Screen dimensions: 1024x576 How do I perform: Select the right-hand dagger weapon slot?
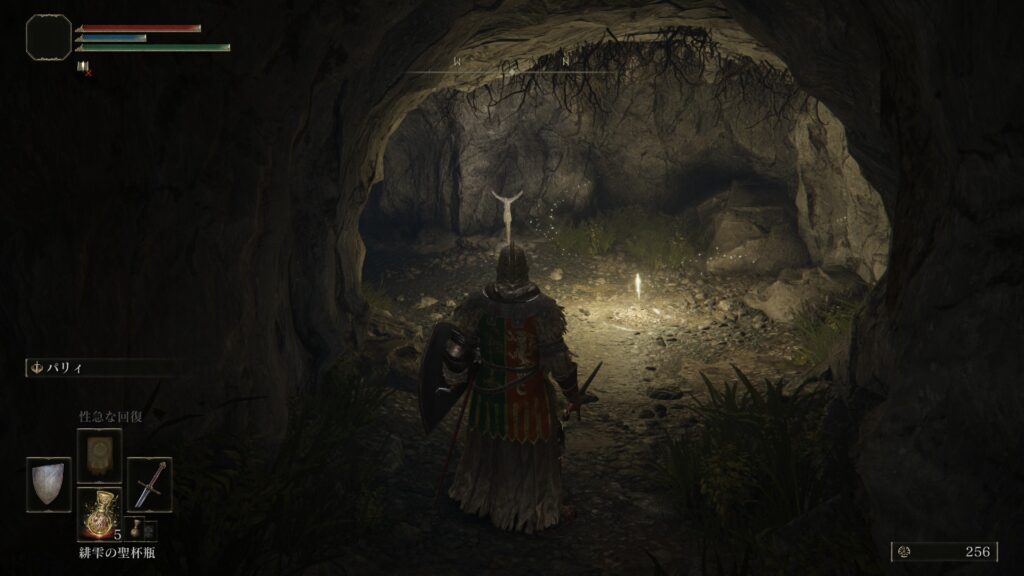149,485
